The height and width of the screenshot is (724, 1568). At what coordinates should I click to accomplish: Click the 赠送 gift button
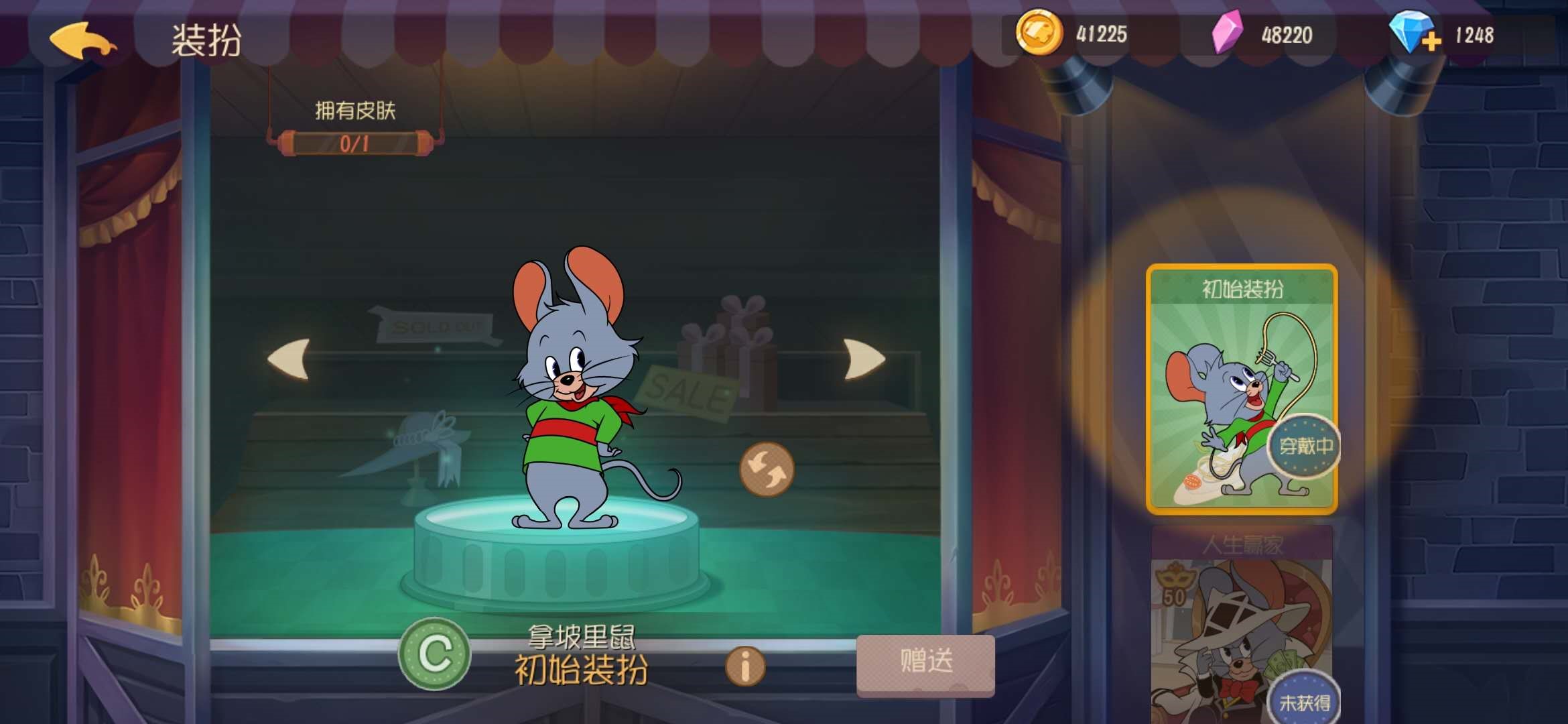(x=925, y=662)
